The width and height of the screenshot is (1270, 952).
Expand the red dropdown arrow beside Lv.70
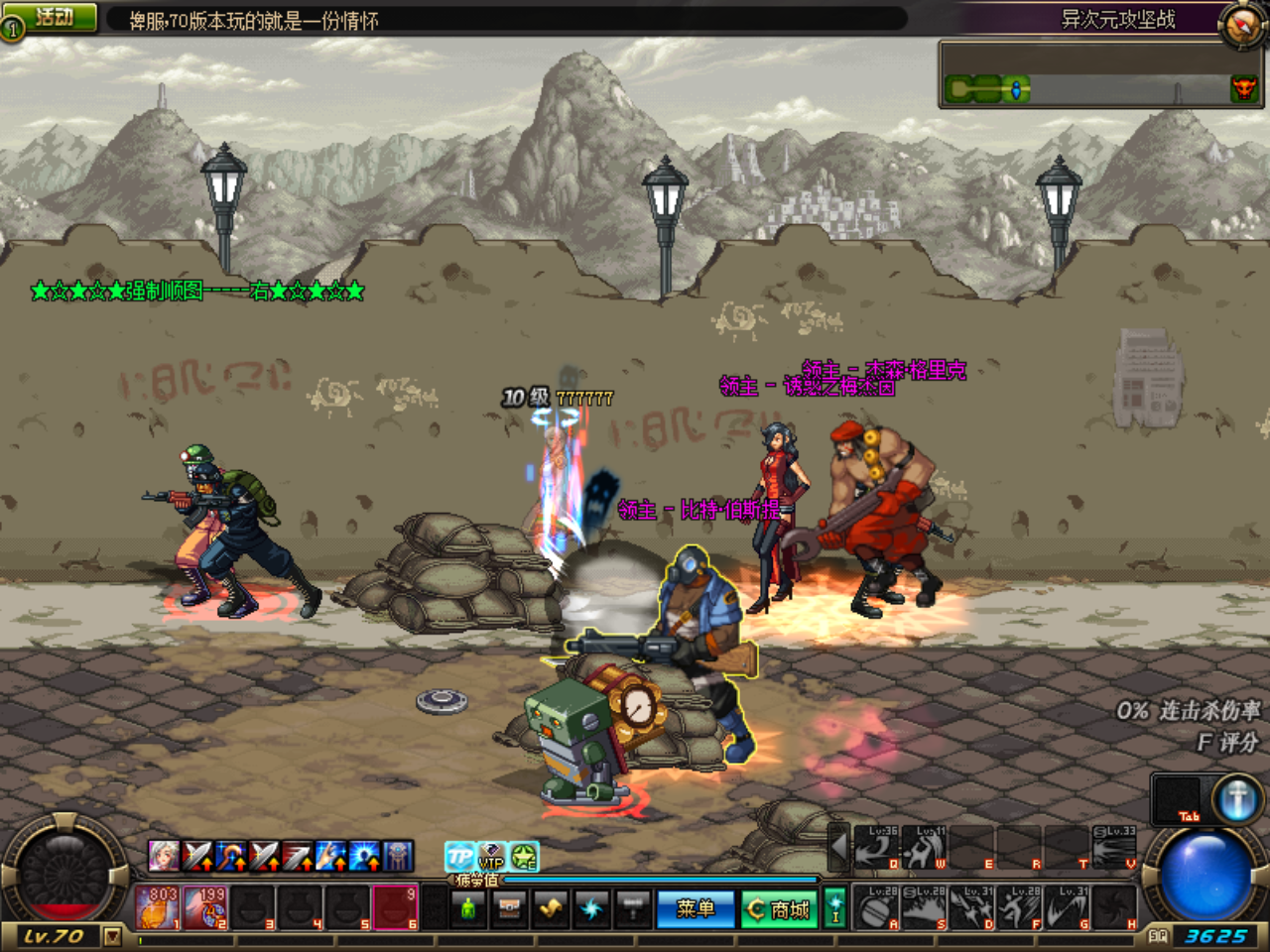coord(112,935)
